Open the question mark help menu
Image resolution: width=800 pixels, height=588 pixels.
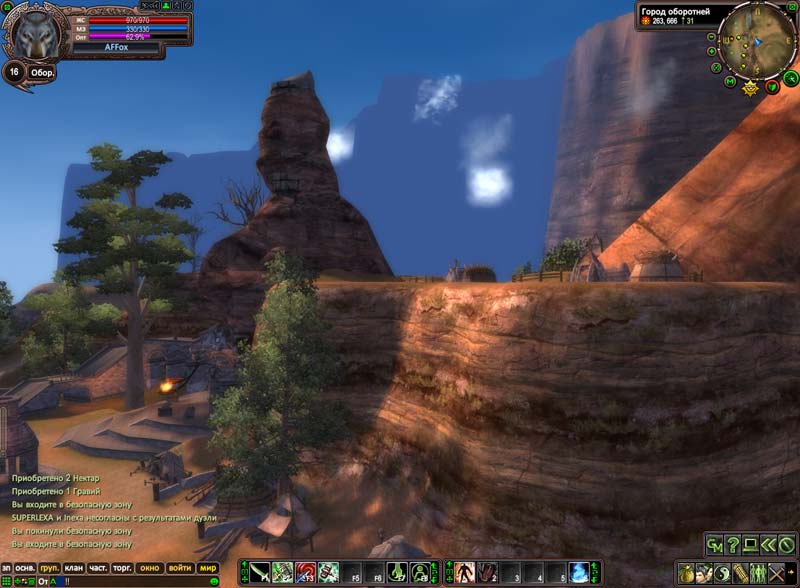[x=732, y=545]
